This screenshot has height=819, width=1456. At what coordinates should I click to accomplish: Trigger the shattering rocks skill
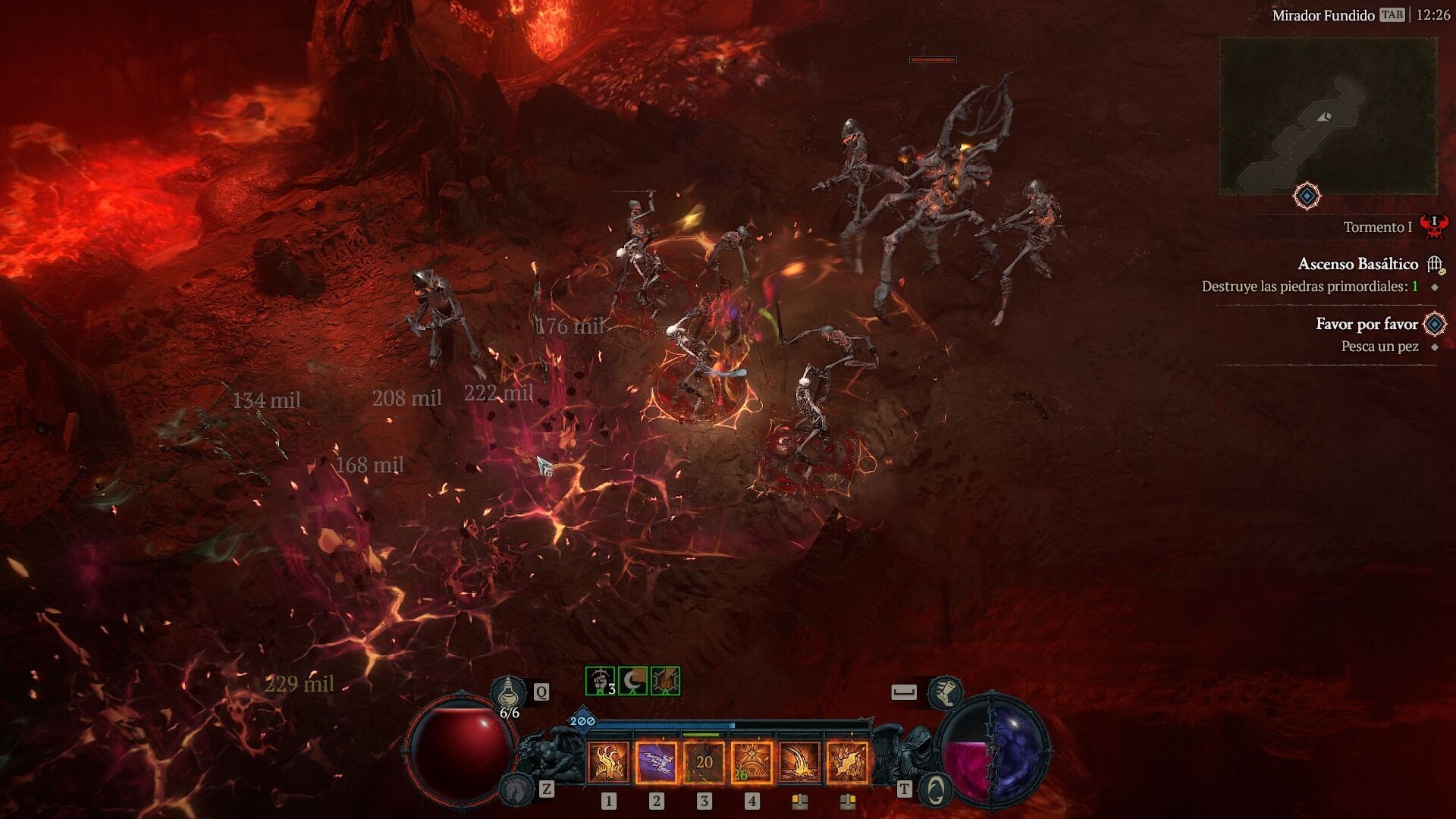[847, 762]
